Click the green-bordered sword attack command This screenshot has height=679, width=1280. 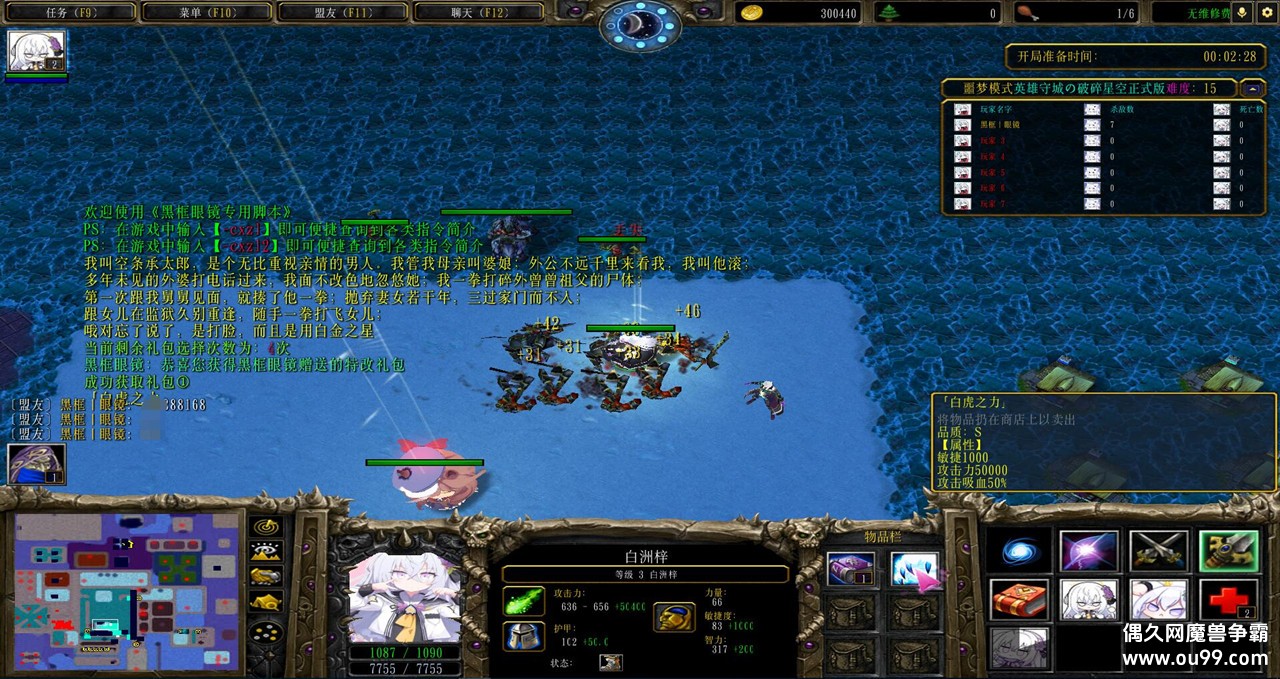pos(1228,552)
